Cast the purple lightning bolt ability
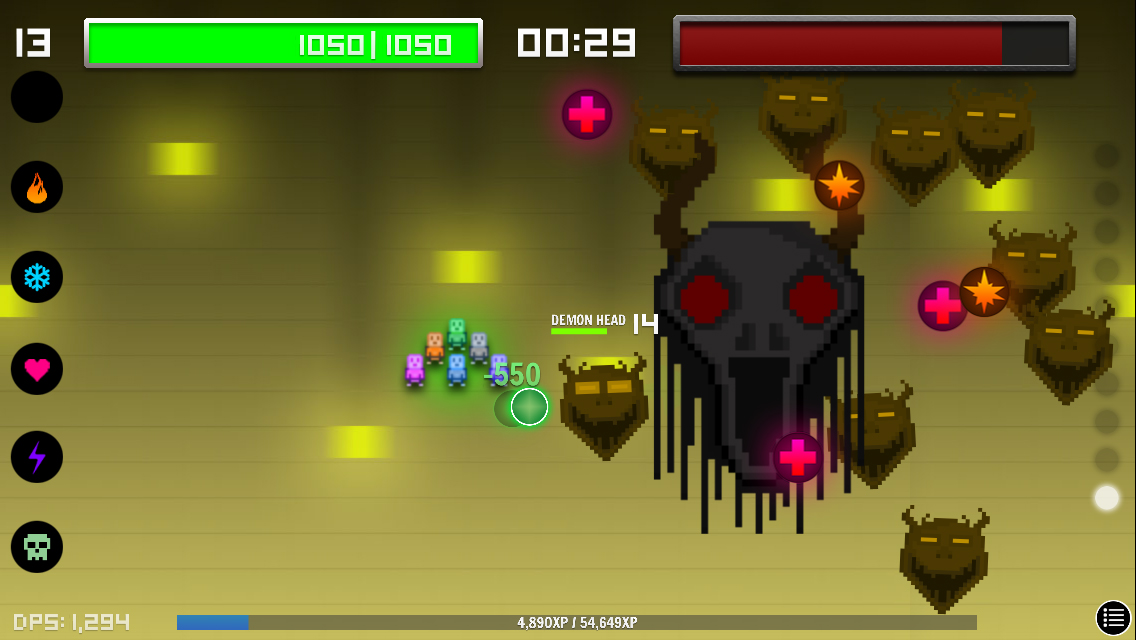Image resolution: width=1136 pixels, height=640 pixels. click(37, 457)
